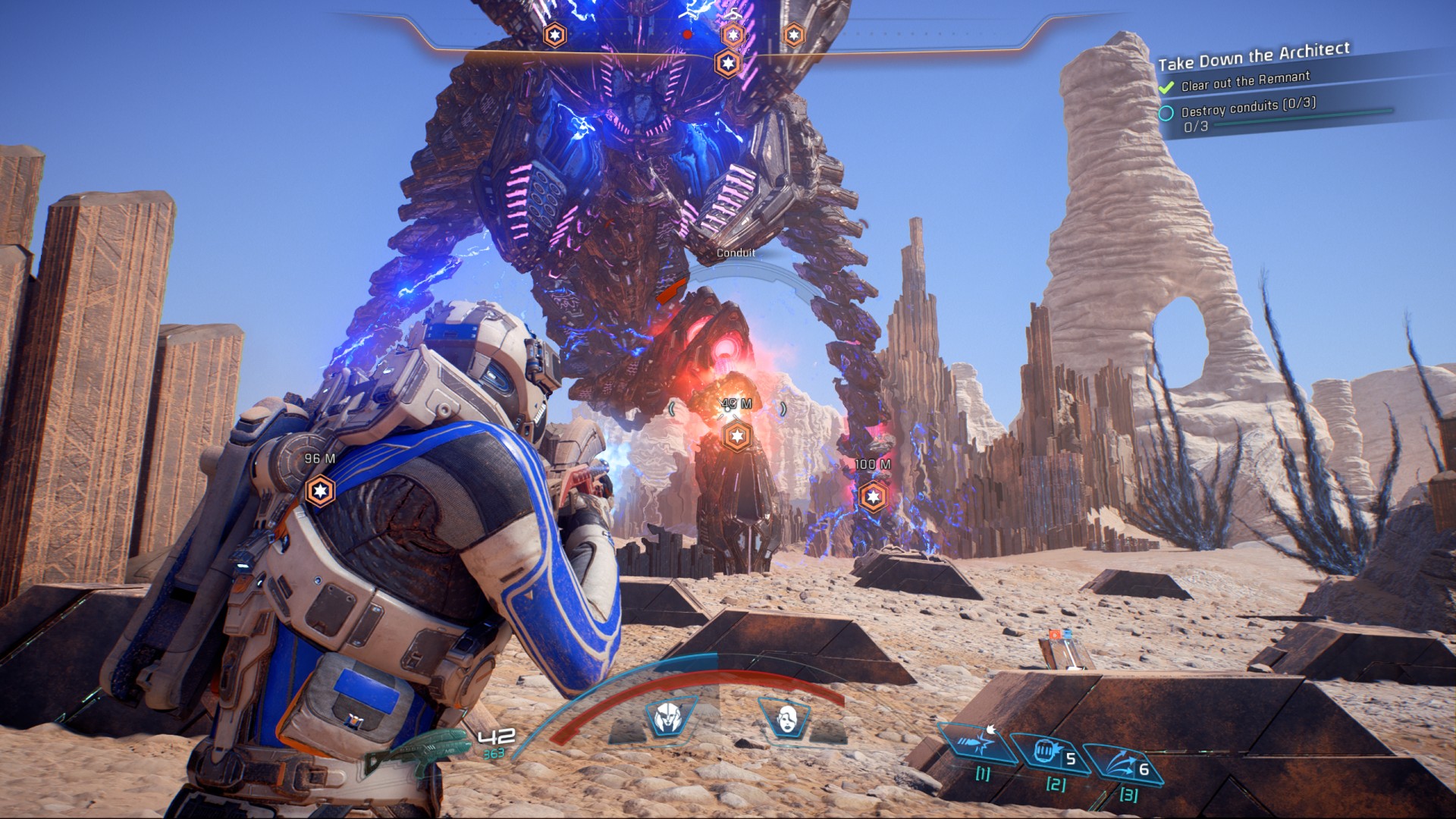Image resolution: width=1456 pixels, height=819 pixels.
Task: Select the female squadmate portrait
Action: point(786,718)
